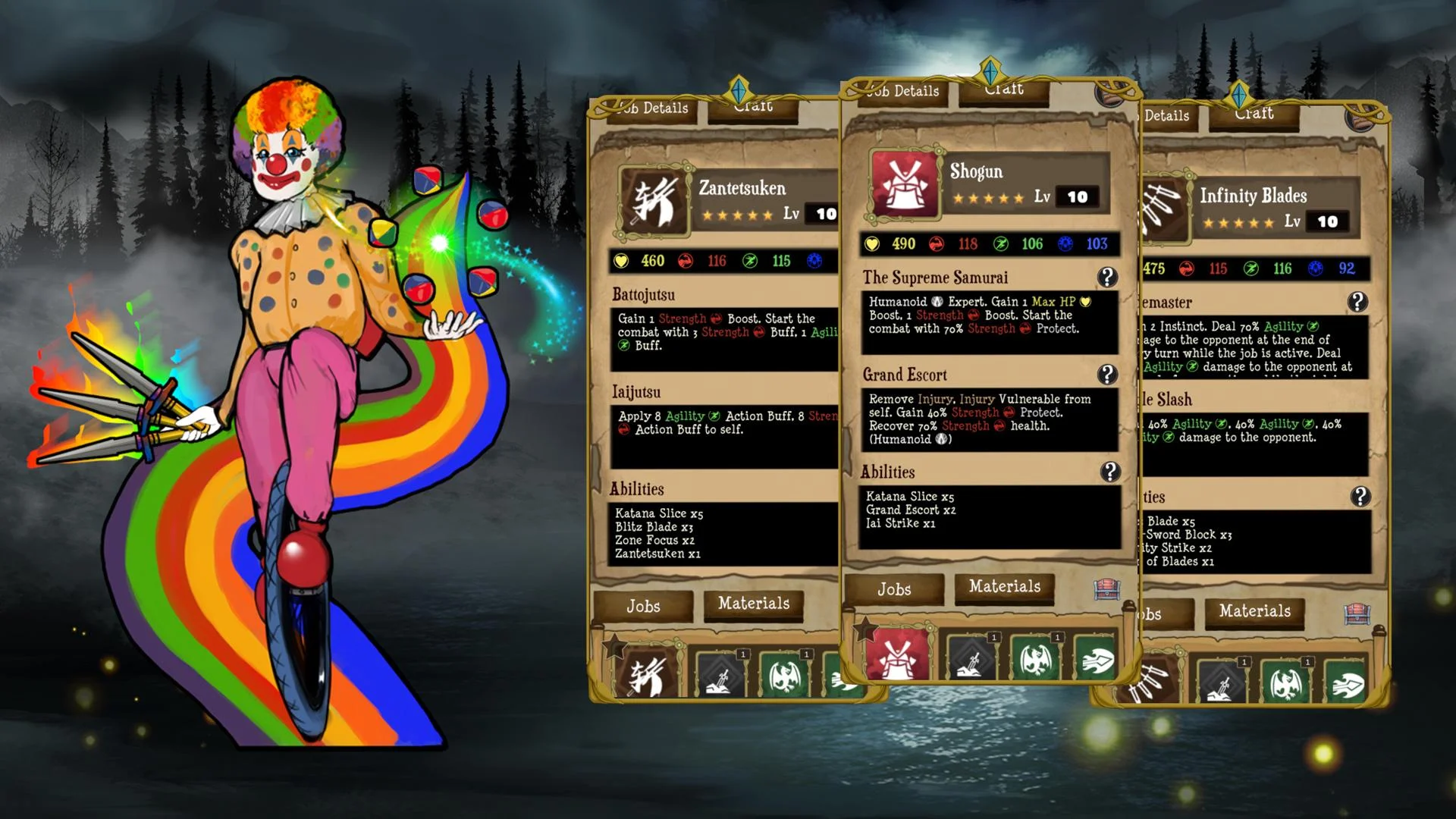Click The Supreme Samurai help question mark
Viewport: 1456px width, 819px height.
pyautogui.click(x=1107, y=278)
